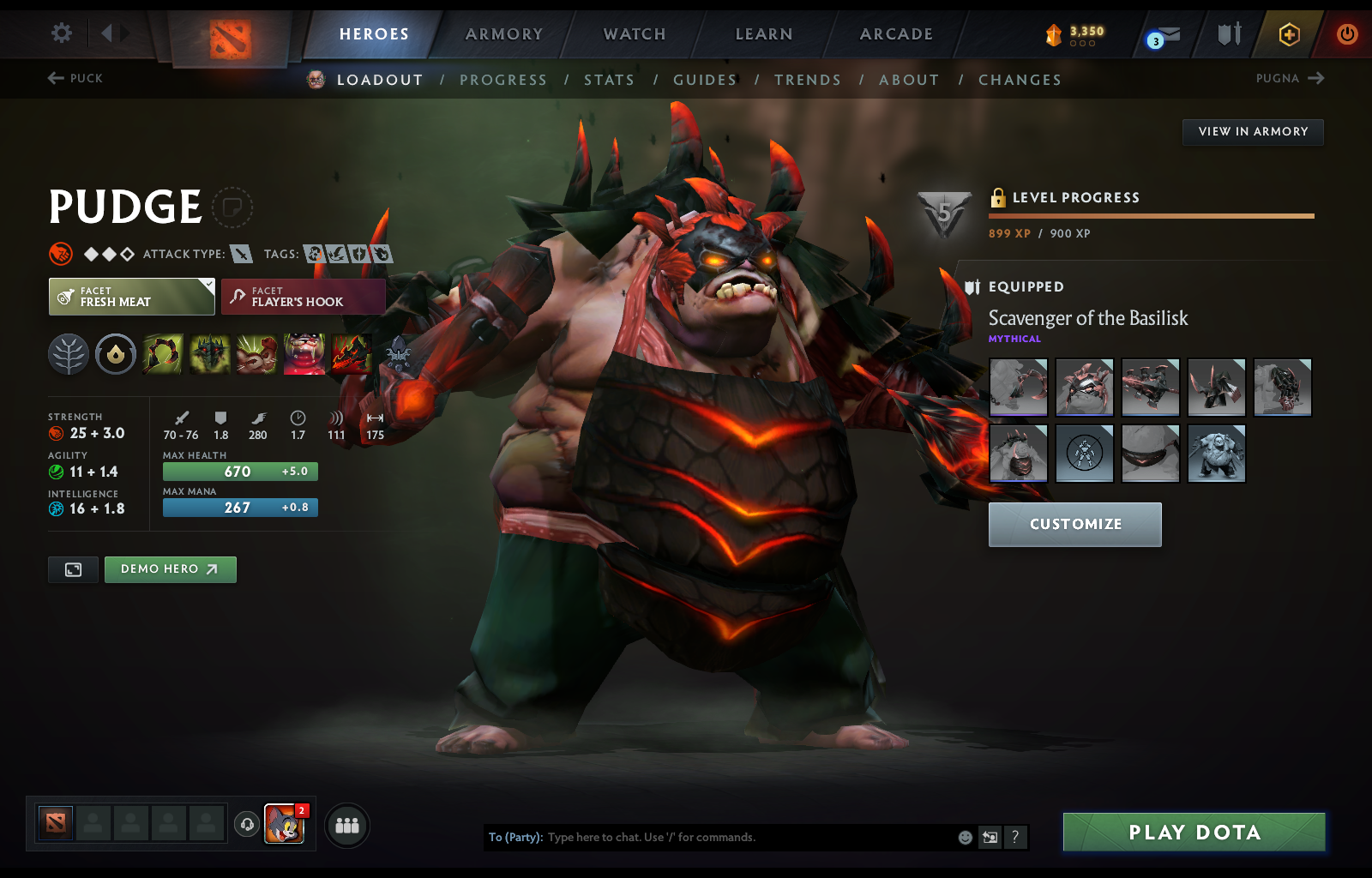Image resolution: width=1372 pixels, height=878 pixels.
Task: Open the settings gear icon
Action: pos(60,32)
